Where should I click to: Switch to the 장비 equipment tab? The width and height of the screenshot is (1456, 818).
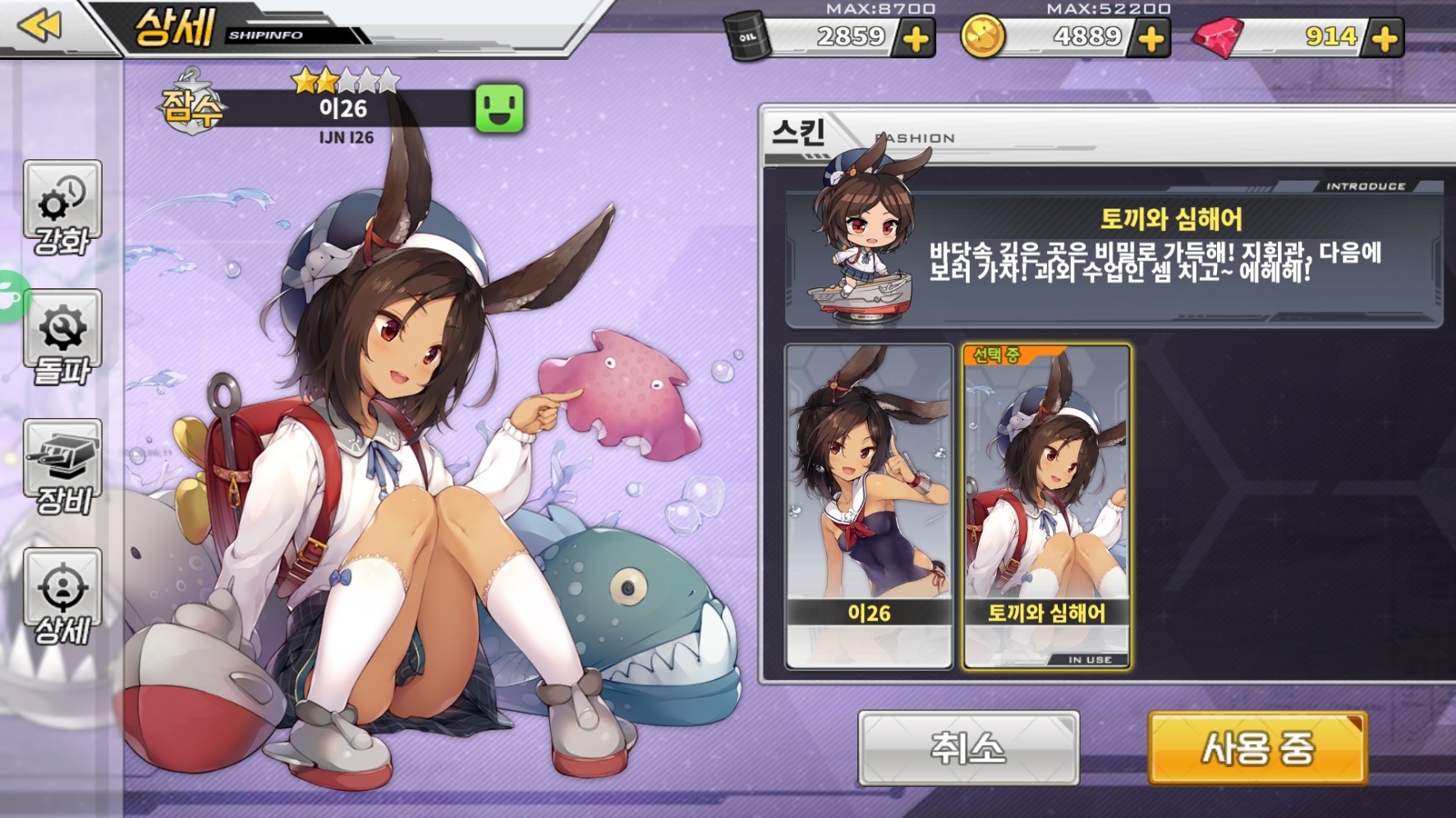point(62,466)
